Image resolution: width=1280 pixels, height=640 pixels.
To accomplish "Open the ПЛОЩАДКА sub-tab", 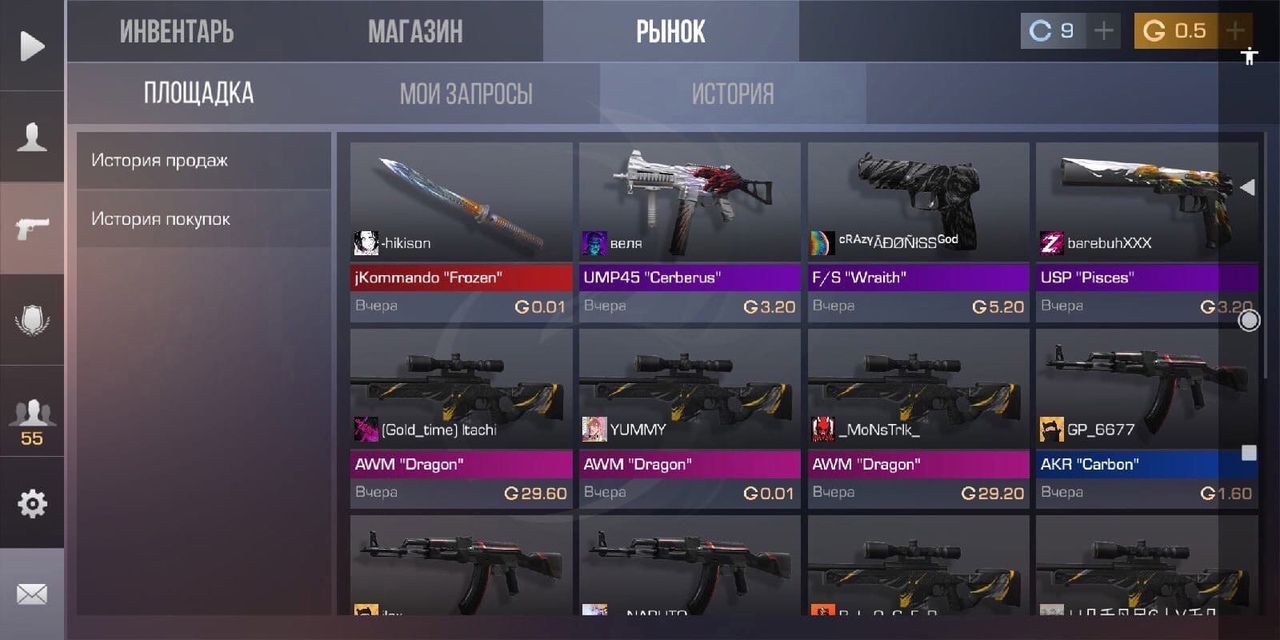I will pos(198,94).
